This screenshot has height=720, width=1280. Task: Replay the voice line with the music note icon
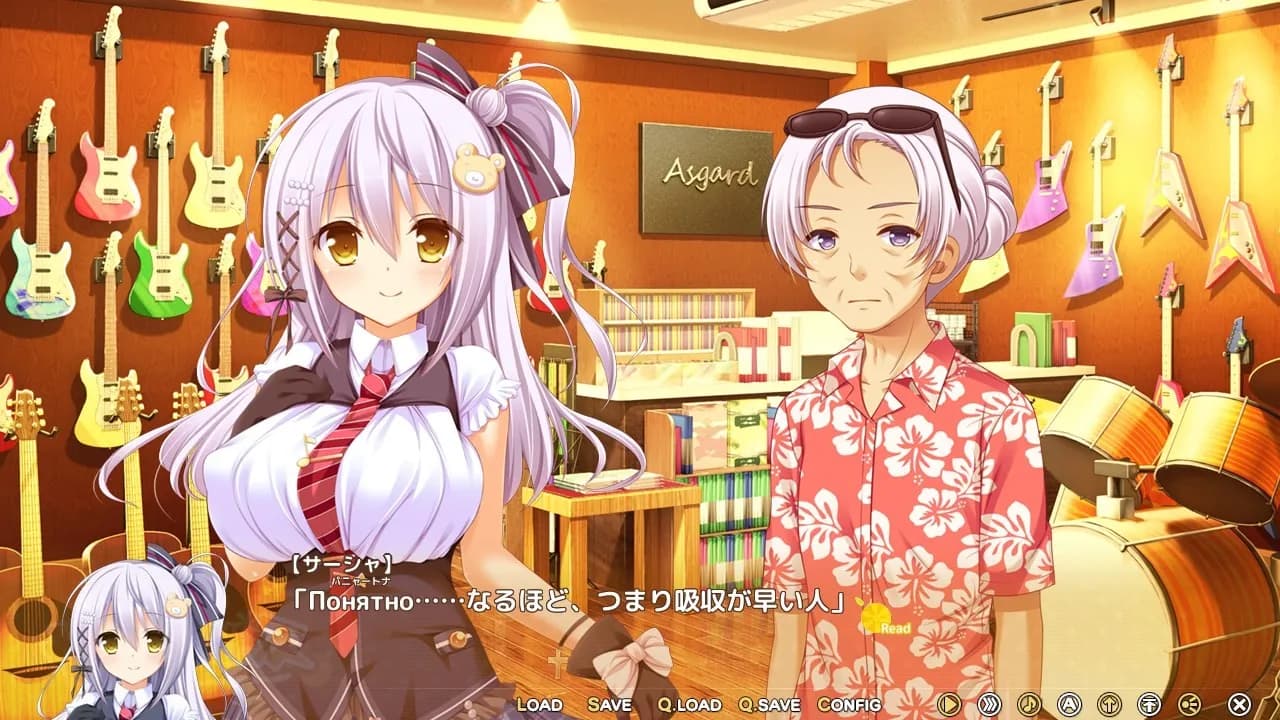tap(1028, 704)
